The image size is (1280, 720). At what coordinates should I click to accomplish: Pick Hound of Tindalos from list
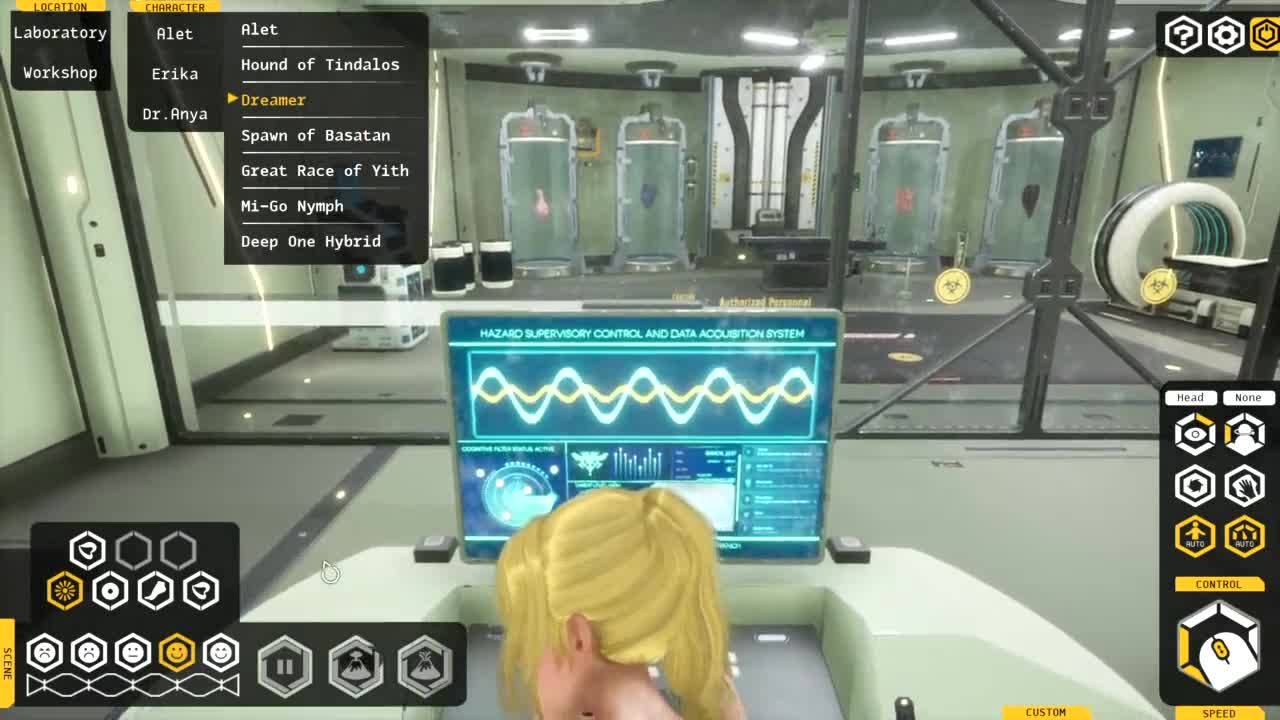(320, 65)
